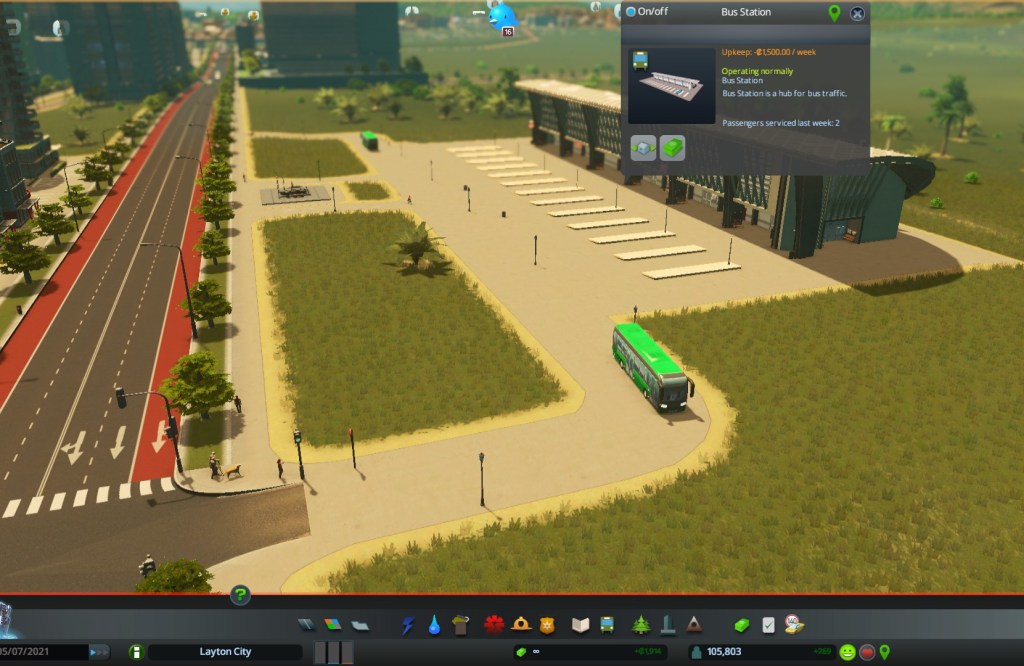Toggle the Bus Station On/off switch

click(x=631, y=12)
